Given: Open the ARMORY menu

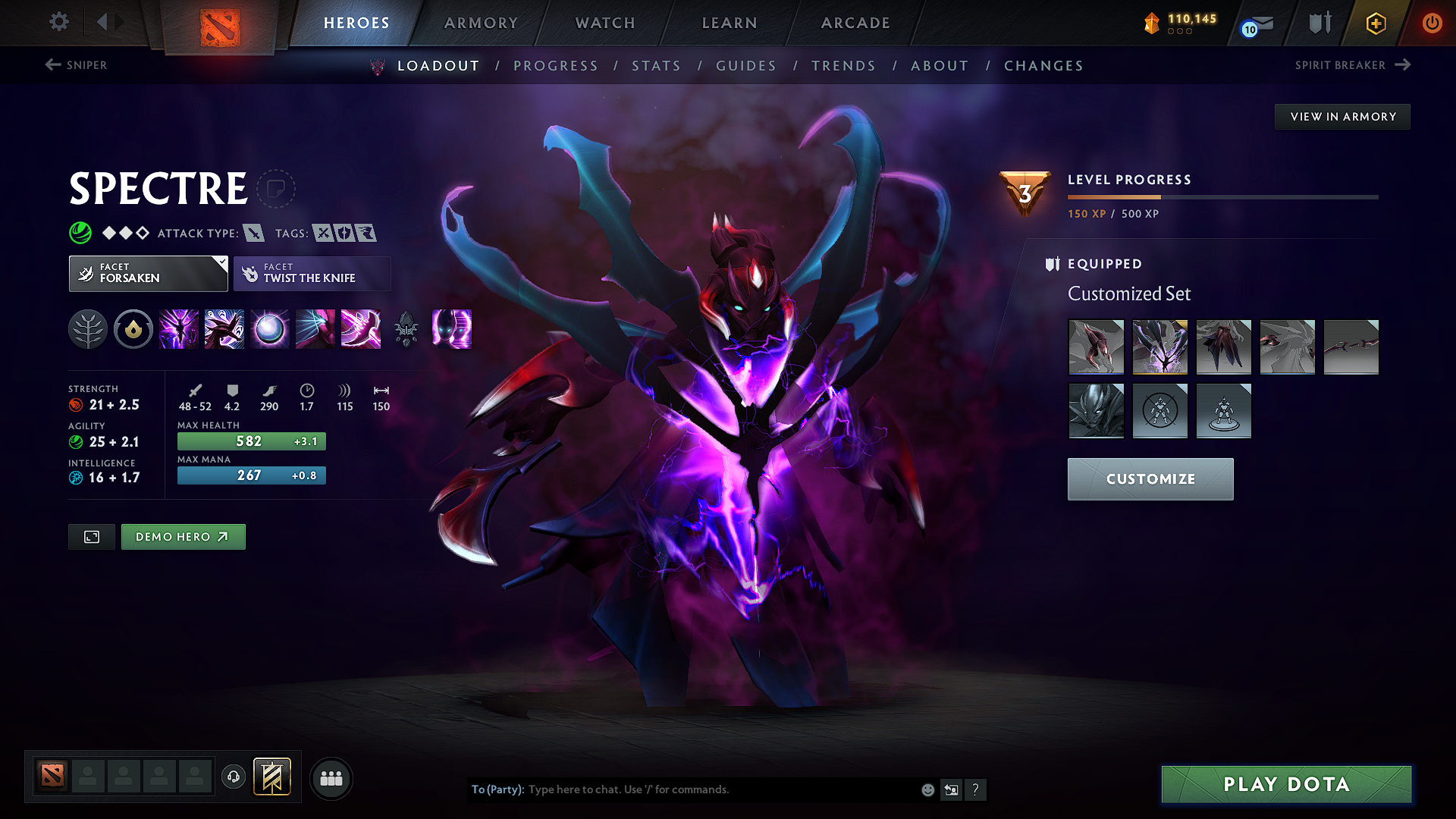Looking at the screenshot, I should (x=480, y=23).
